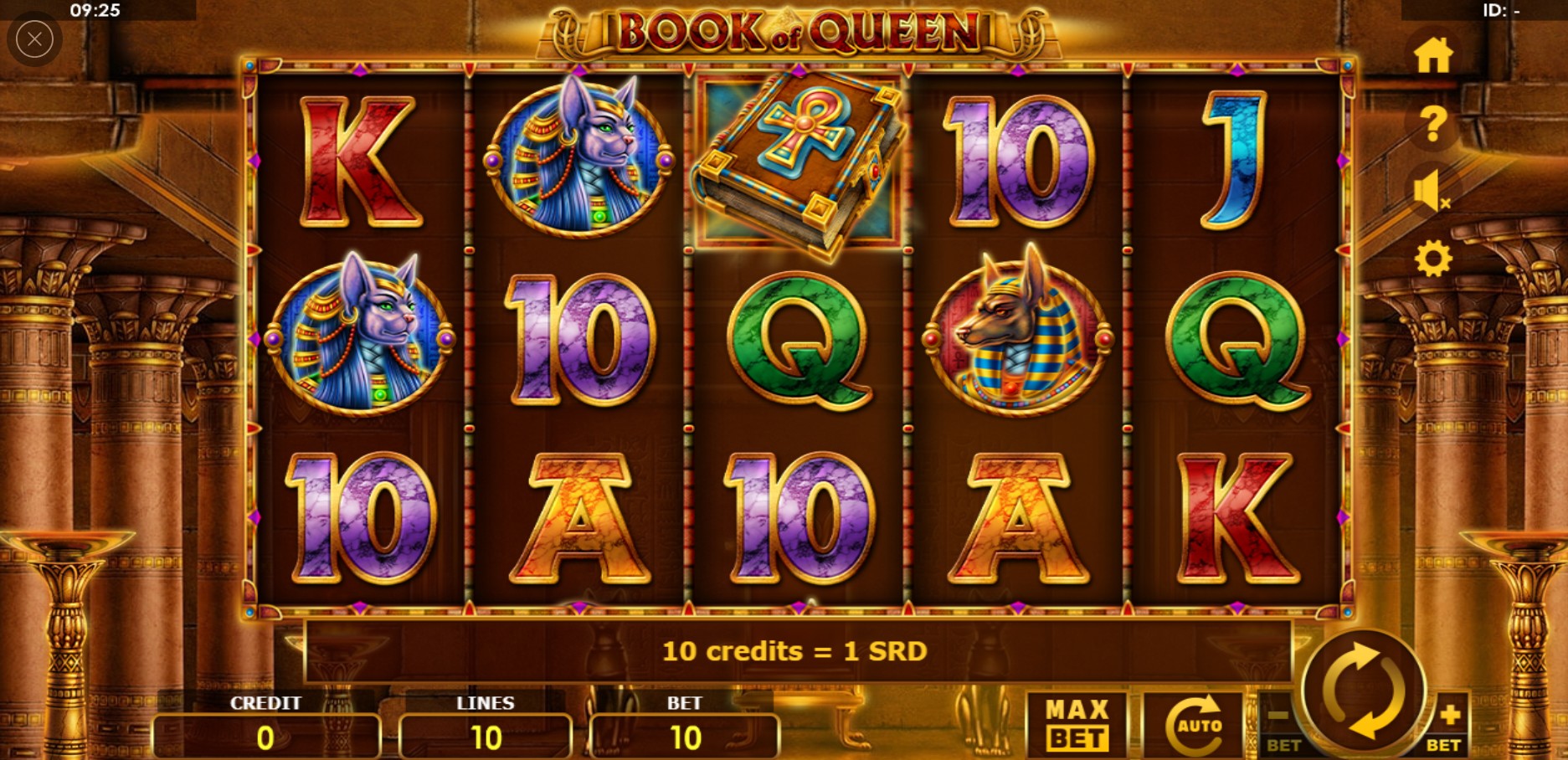Open the home screen
1568x760 pixels.
1433,56
